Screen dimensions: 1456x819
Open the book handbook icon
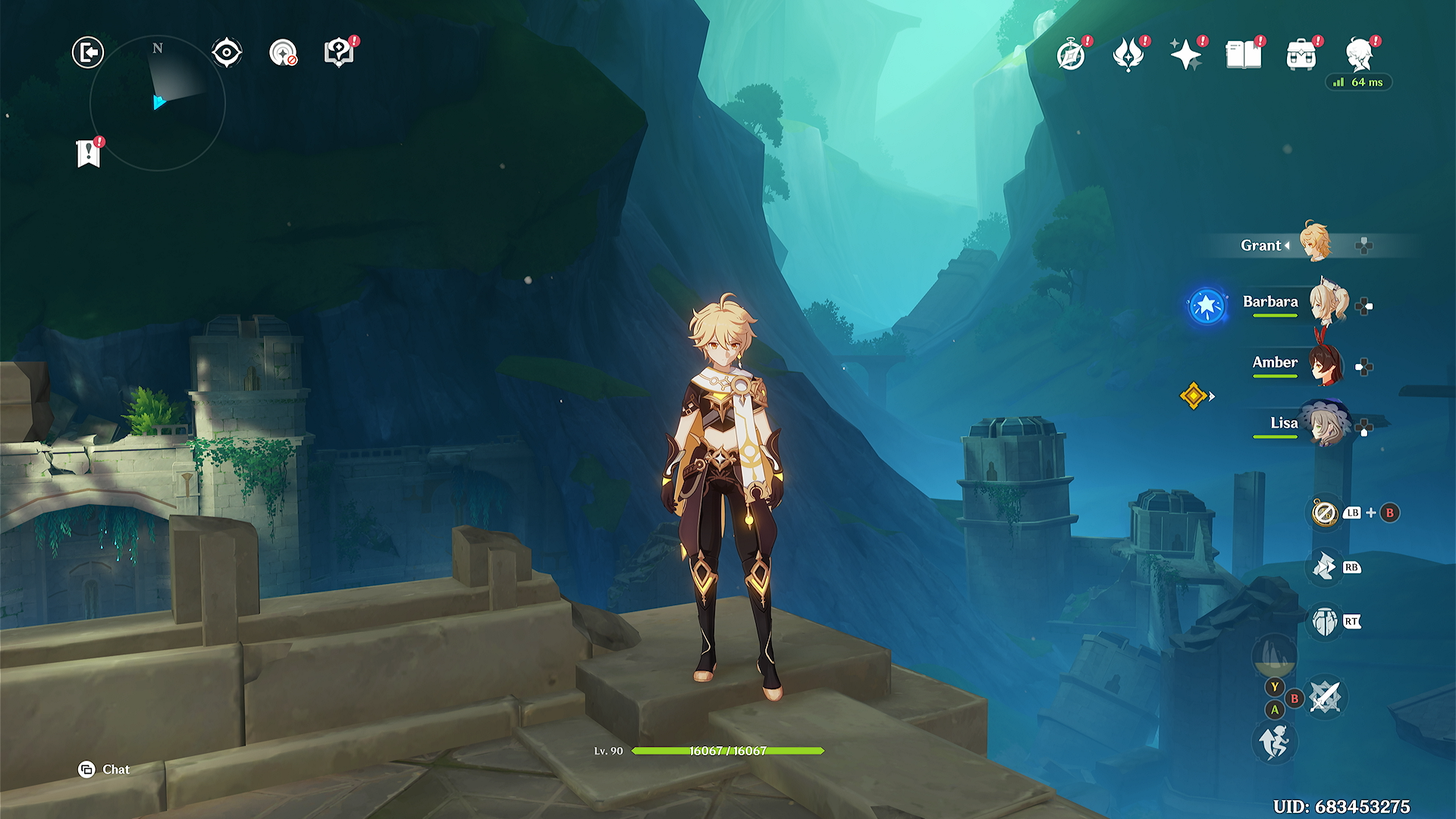pos(1243,55)
